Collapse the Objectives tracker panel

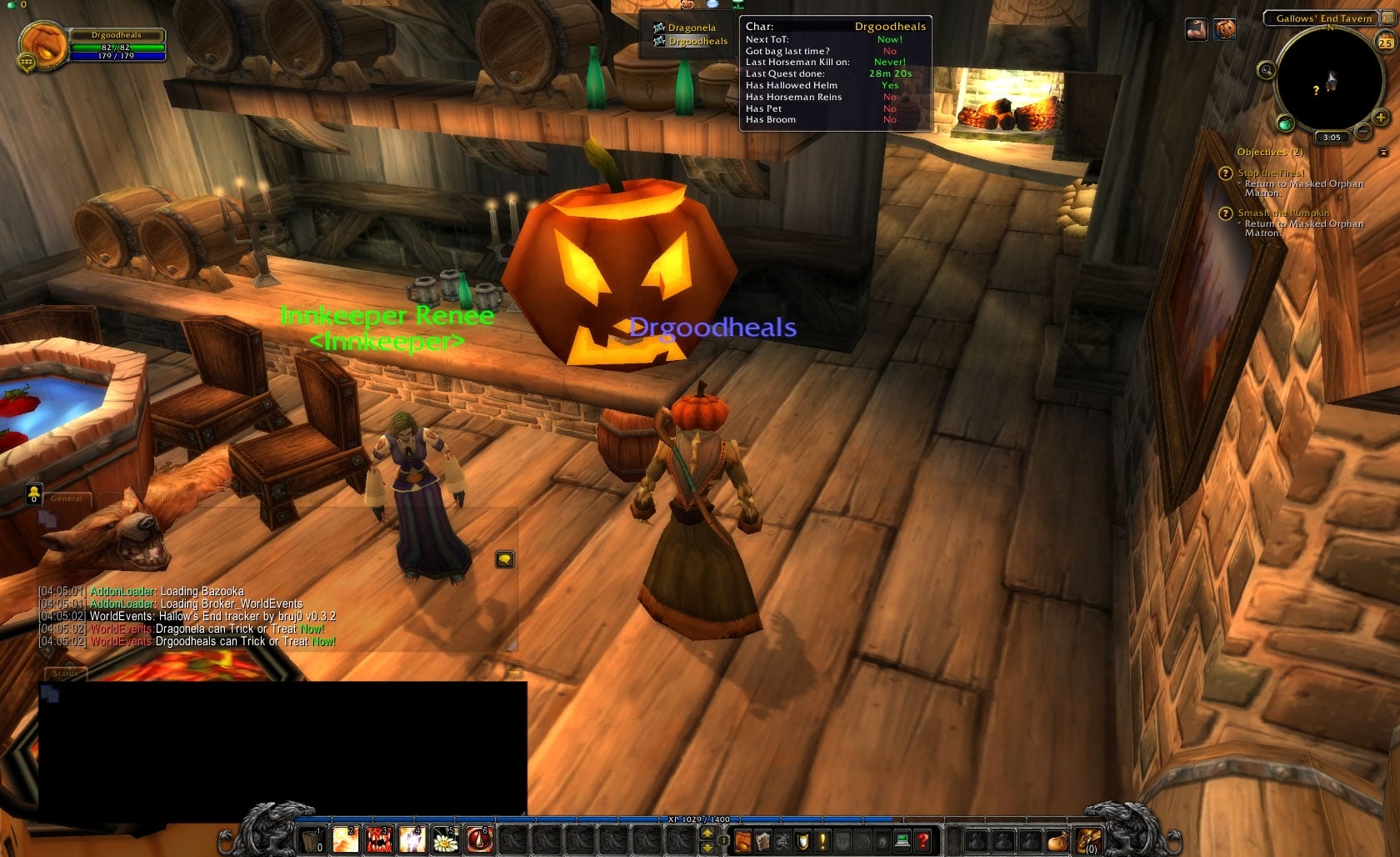(1384, 152)
